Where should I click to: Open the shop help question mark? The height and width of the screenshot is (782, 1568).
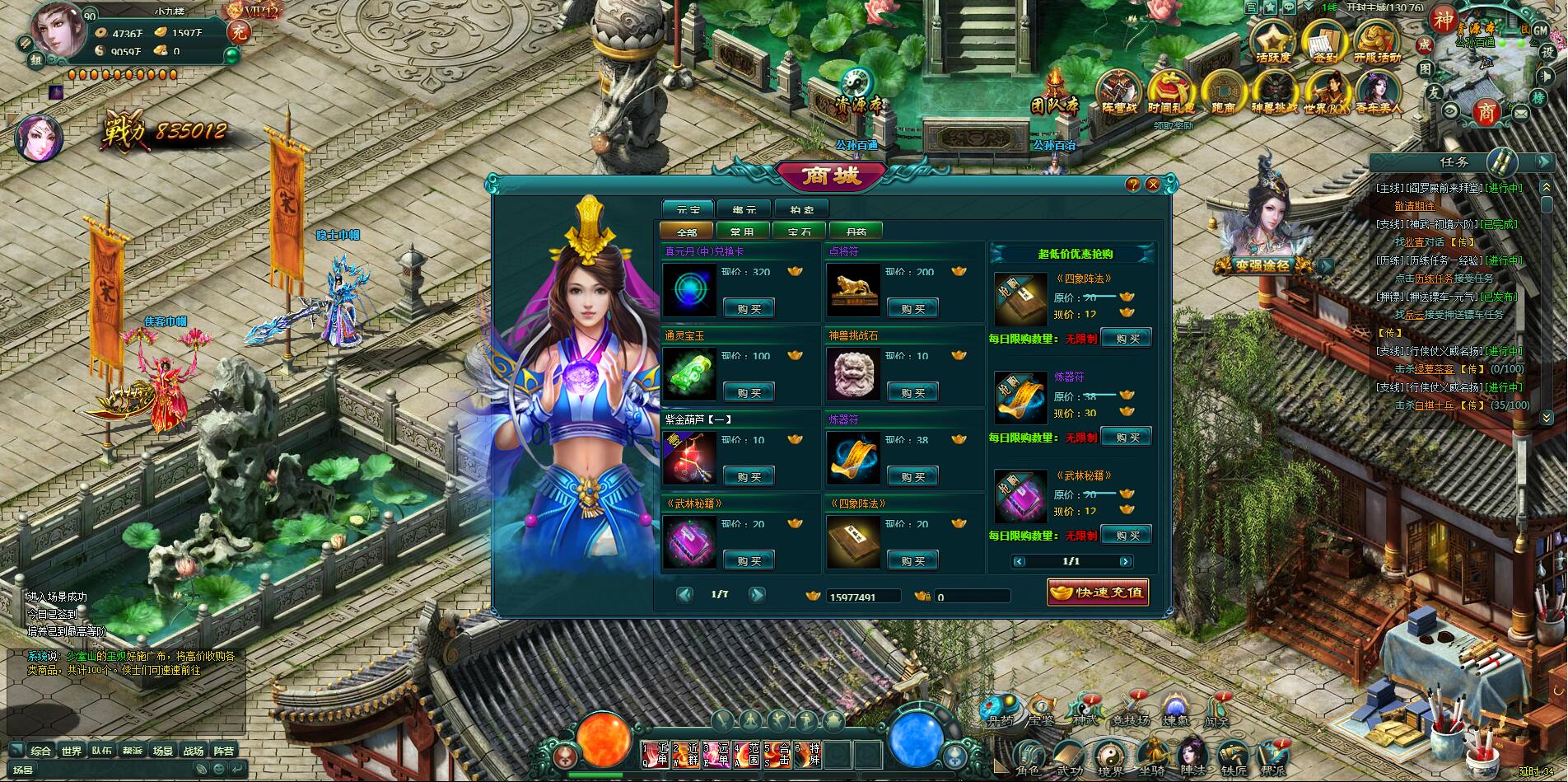point(1133,185)
